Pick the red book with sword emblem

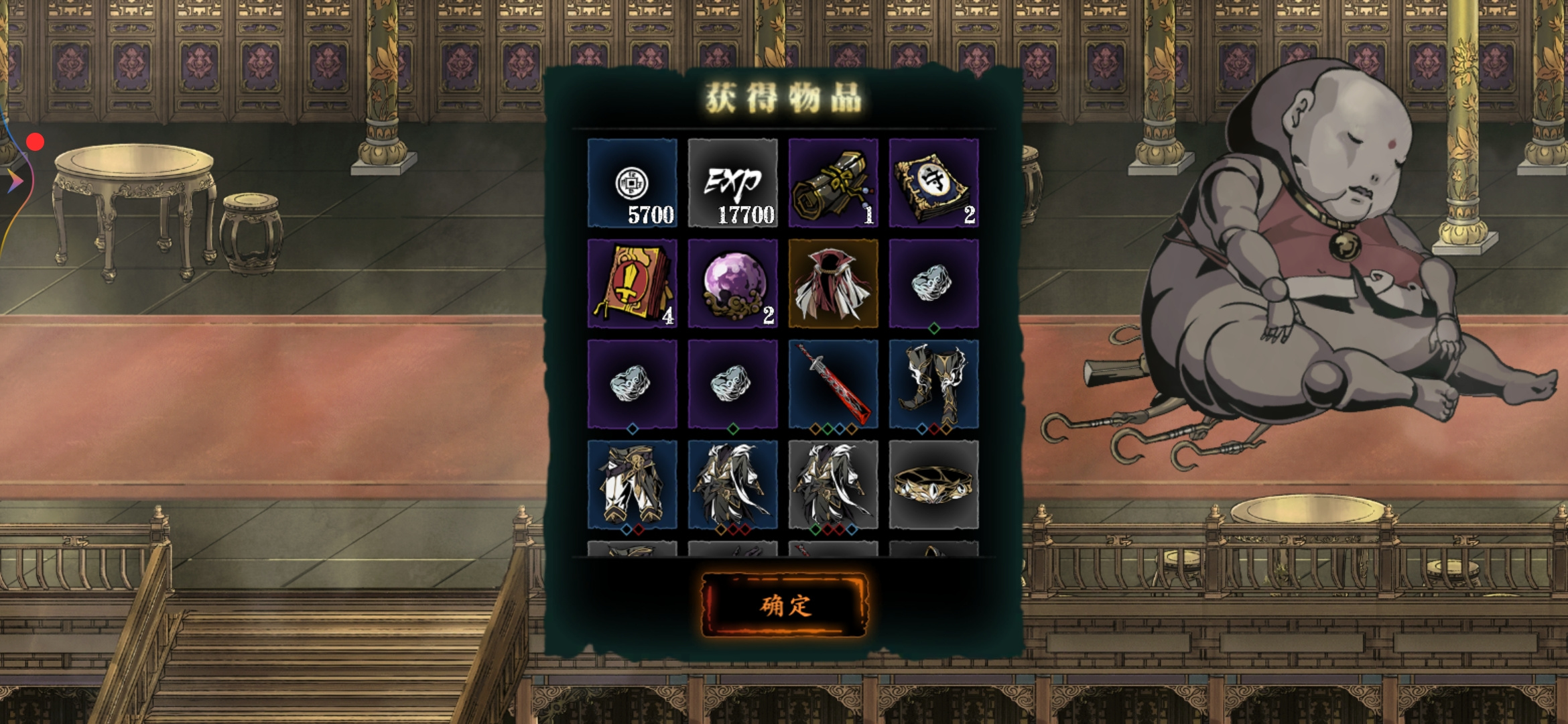tap(632, 284)
